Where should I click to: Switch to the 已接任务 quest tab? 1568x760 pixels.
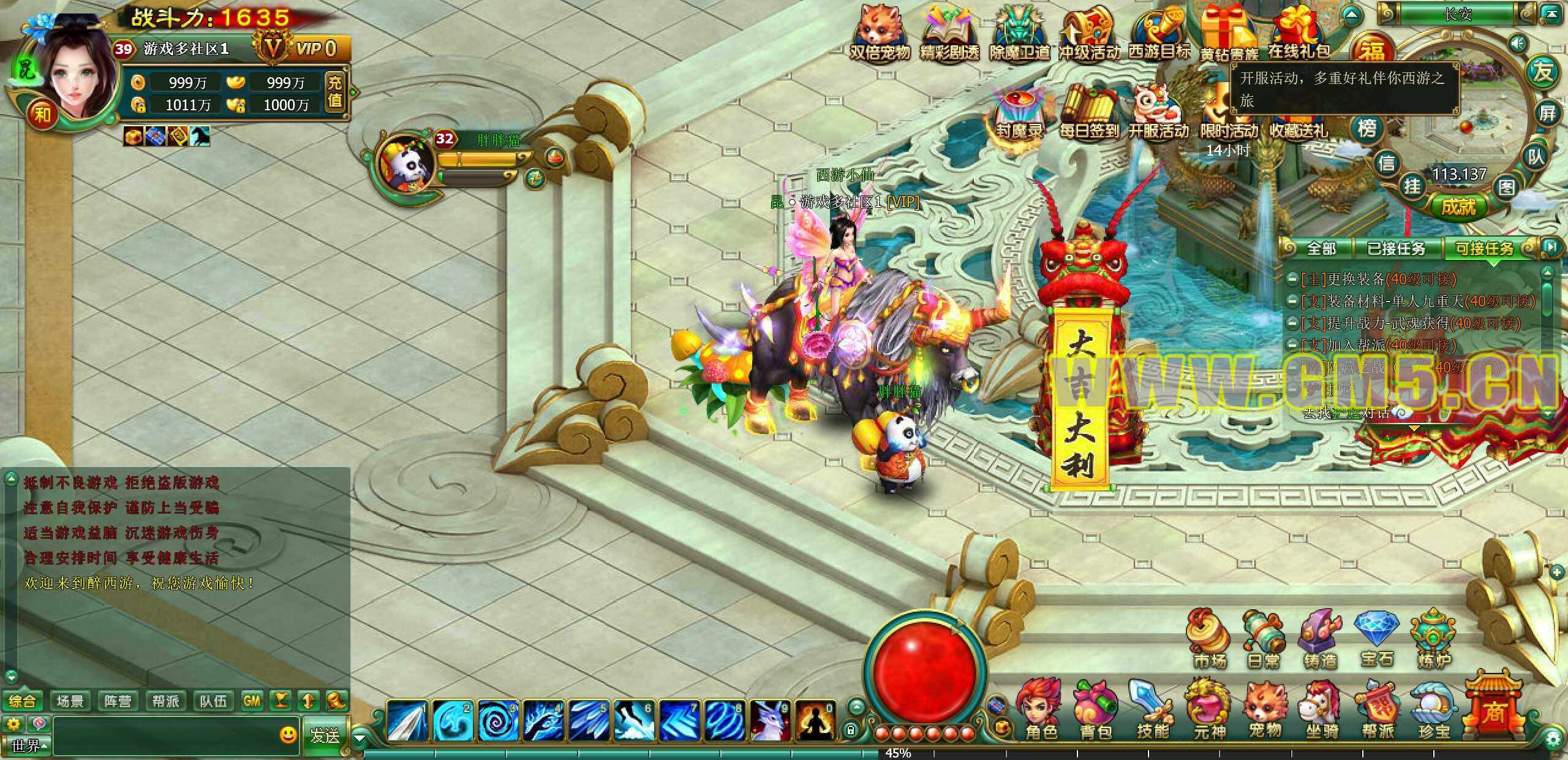tap(1396, 248)
